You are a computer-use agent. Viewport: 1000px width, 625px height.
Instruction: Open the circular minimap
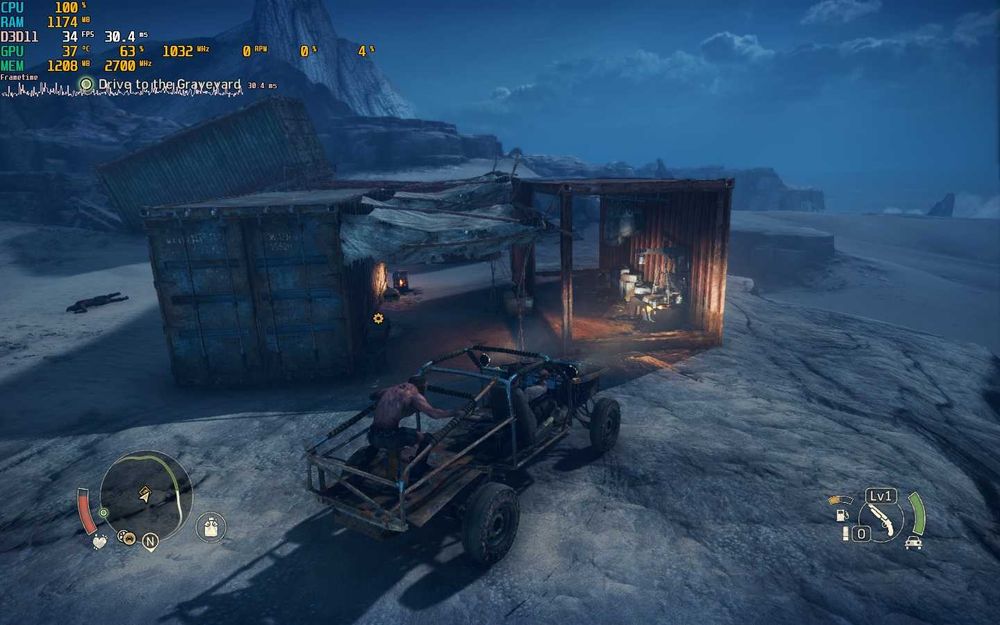click(x=146, y=496)
